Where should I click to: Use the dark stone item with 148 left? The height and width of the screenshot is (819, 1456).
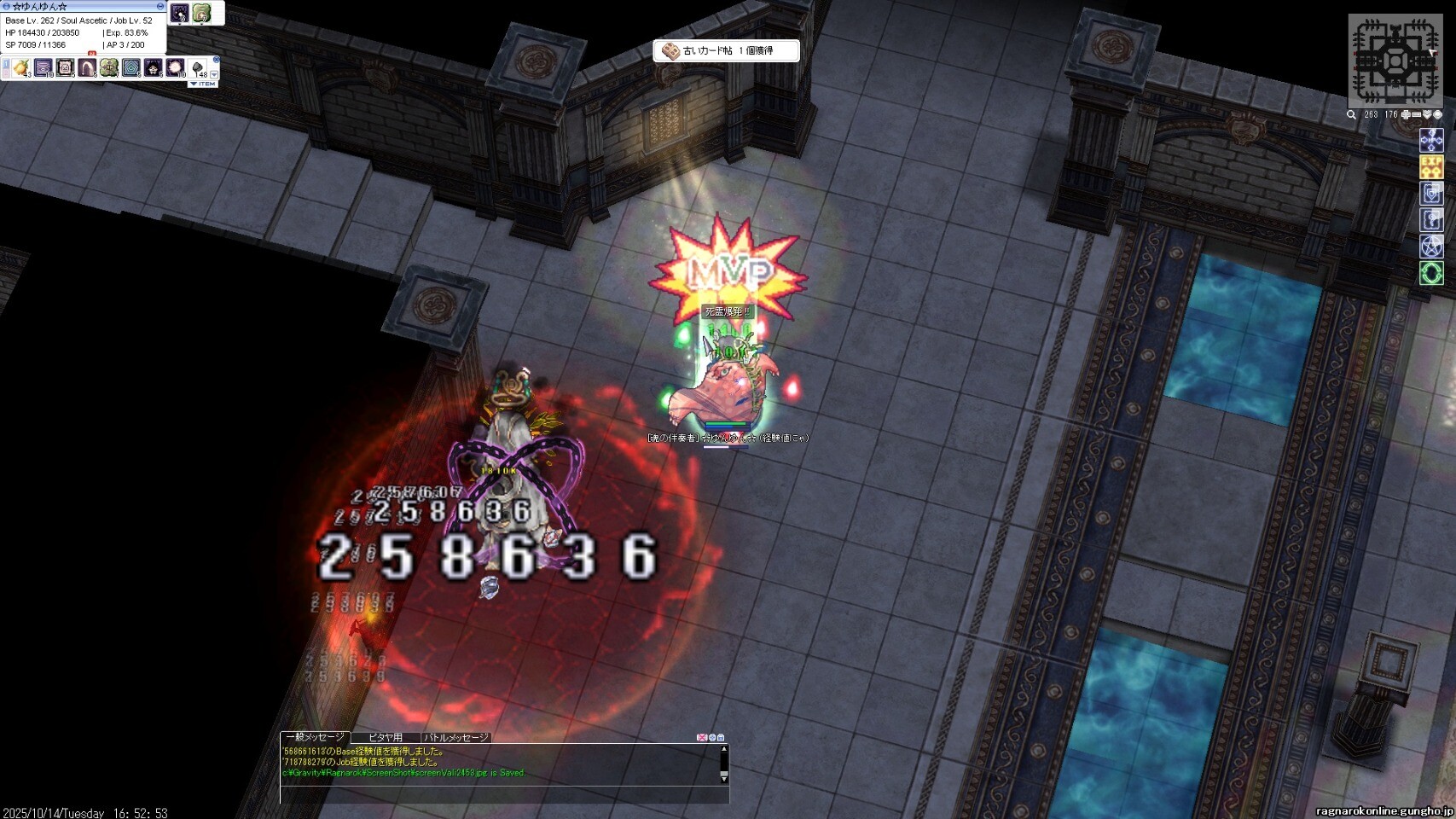[x=197, y=67]
